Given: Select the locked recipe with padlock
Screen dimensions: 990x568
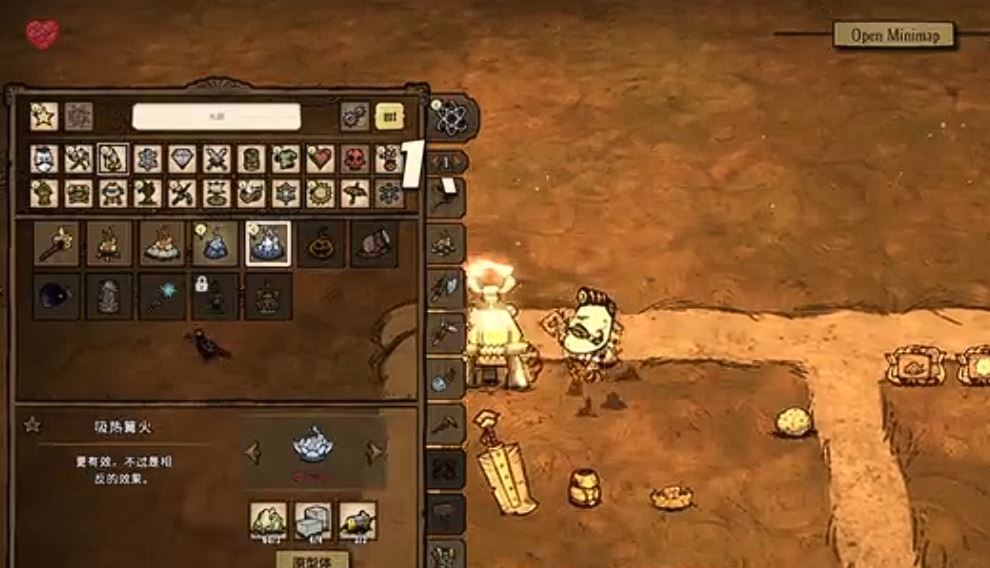Looking at the screenshot, I should [215, 297].
